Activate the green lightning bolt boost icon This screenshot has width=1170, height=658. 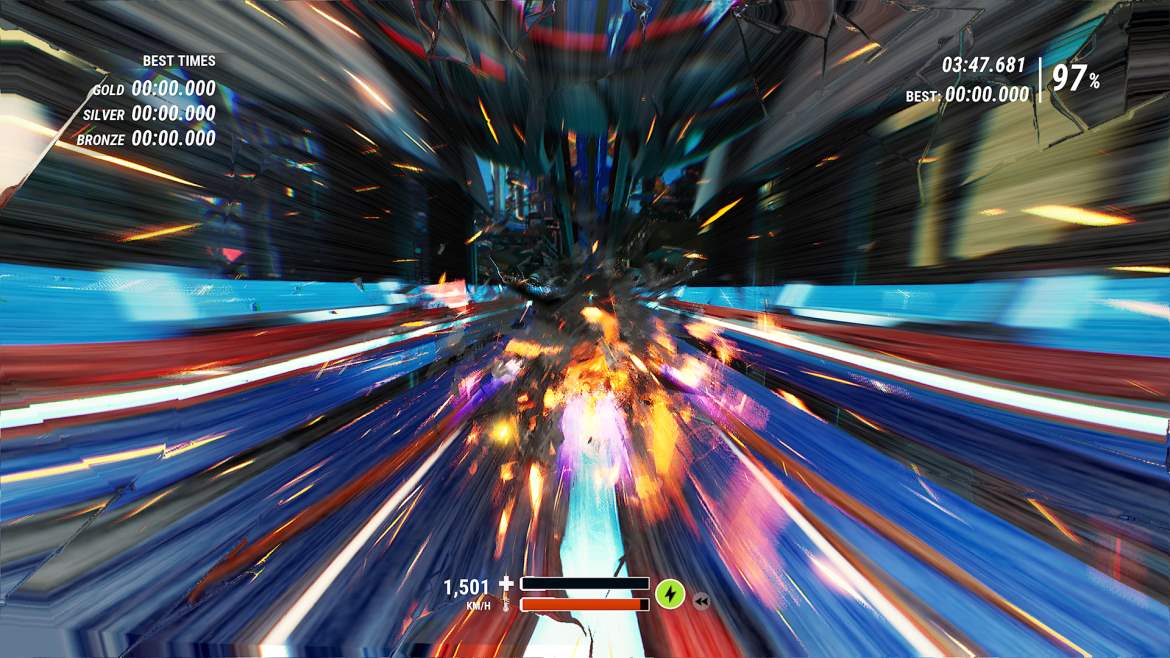point(669,595)
